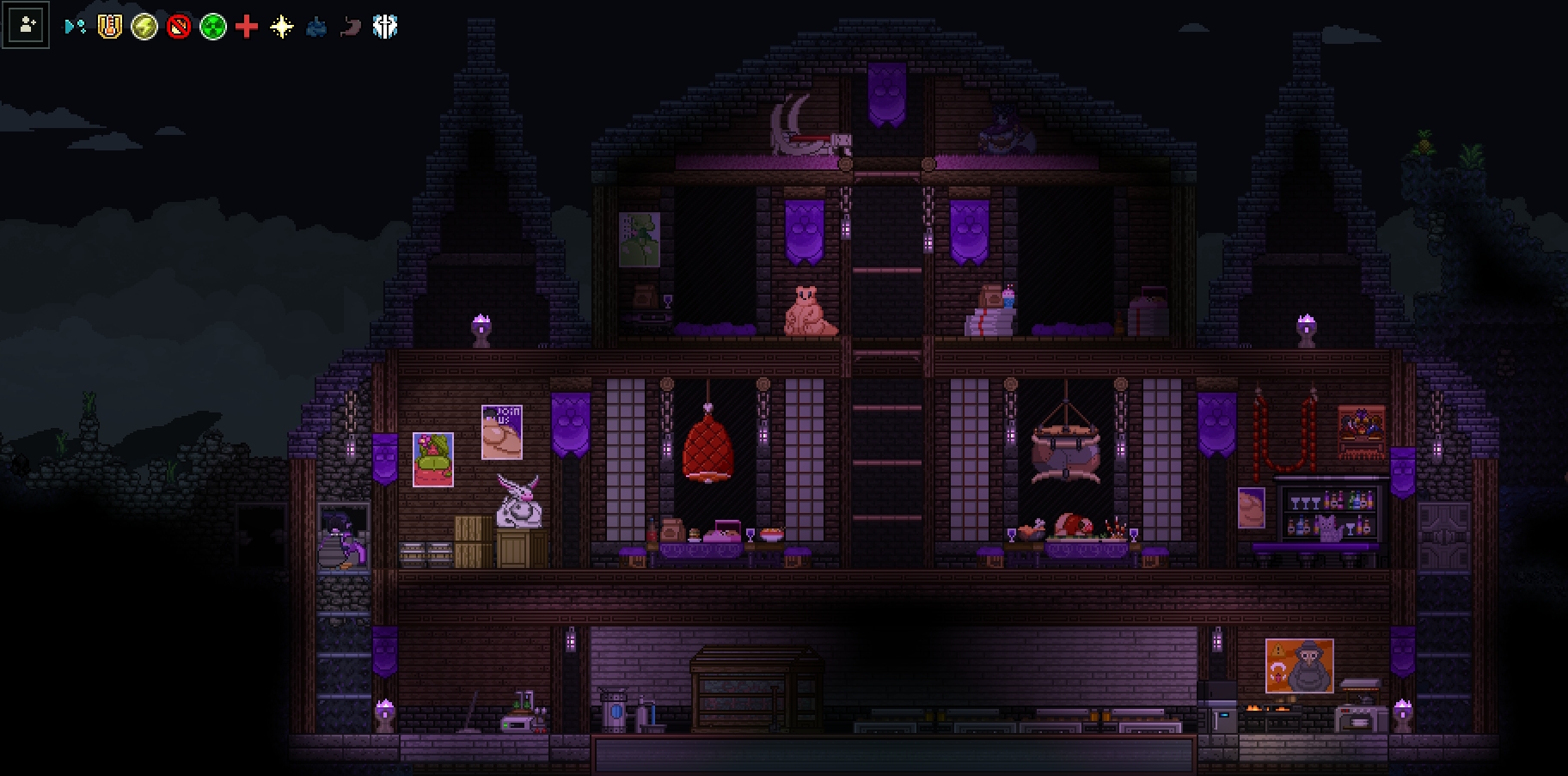Click the yellow sparkle star status icon
1568x776 pixels.
click(281, 27)
